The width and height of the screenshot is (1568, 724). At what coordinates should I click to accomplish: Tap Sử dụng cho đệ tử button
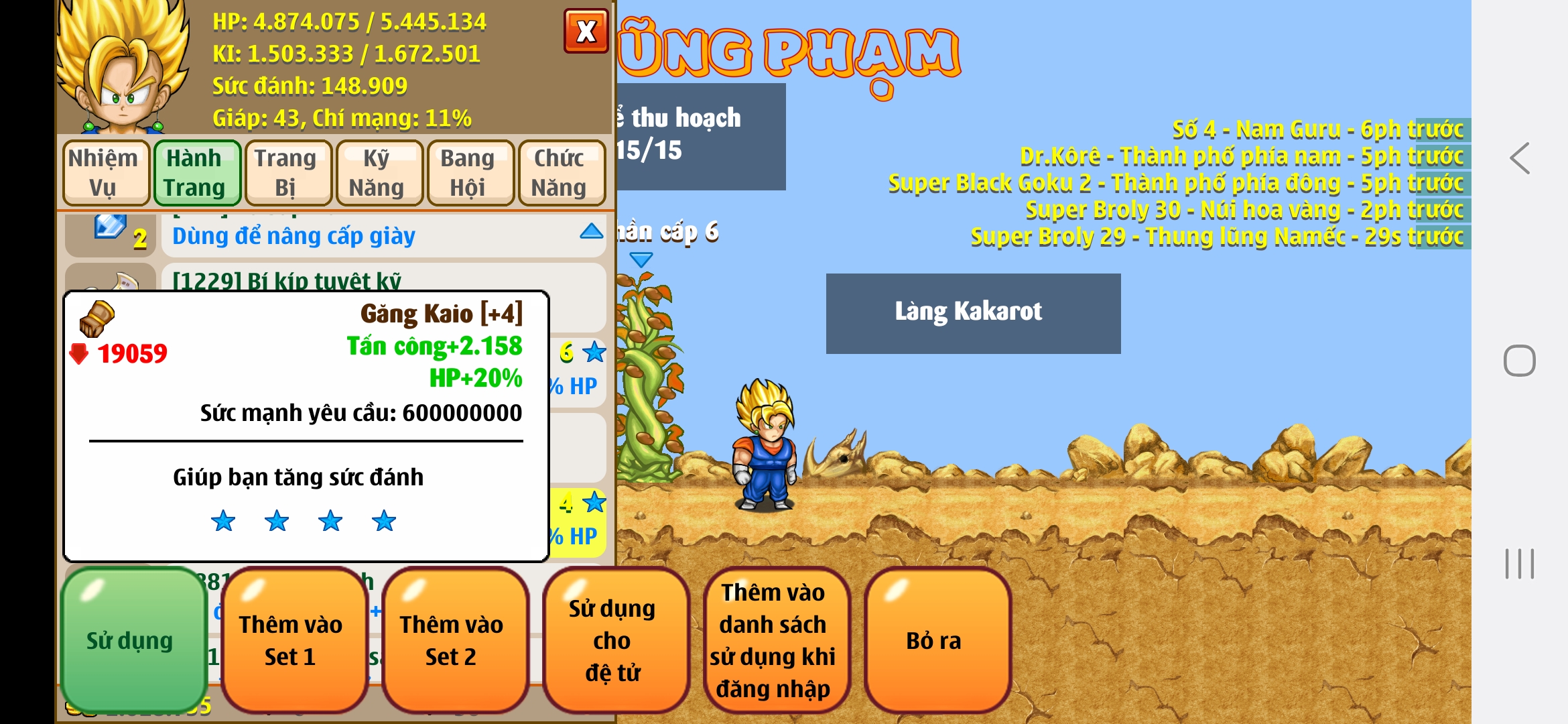(614, 640)
